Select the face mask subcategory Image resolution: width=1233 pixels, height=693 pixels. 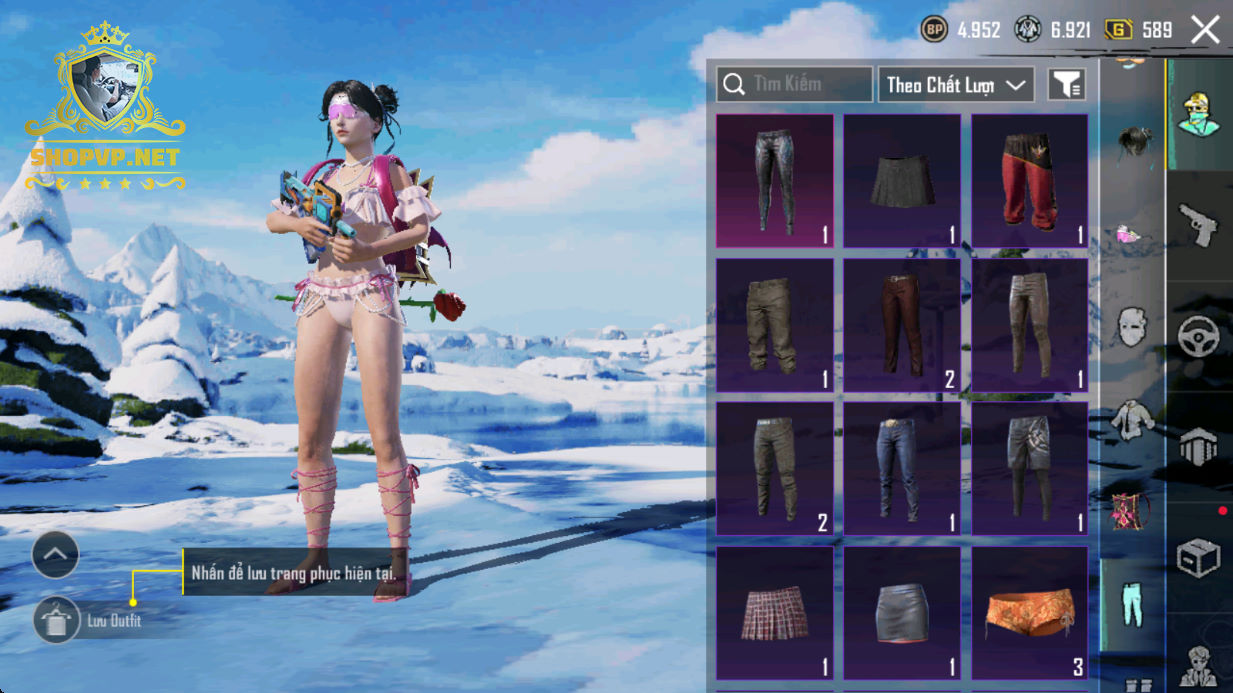[x=1131, y=327]
